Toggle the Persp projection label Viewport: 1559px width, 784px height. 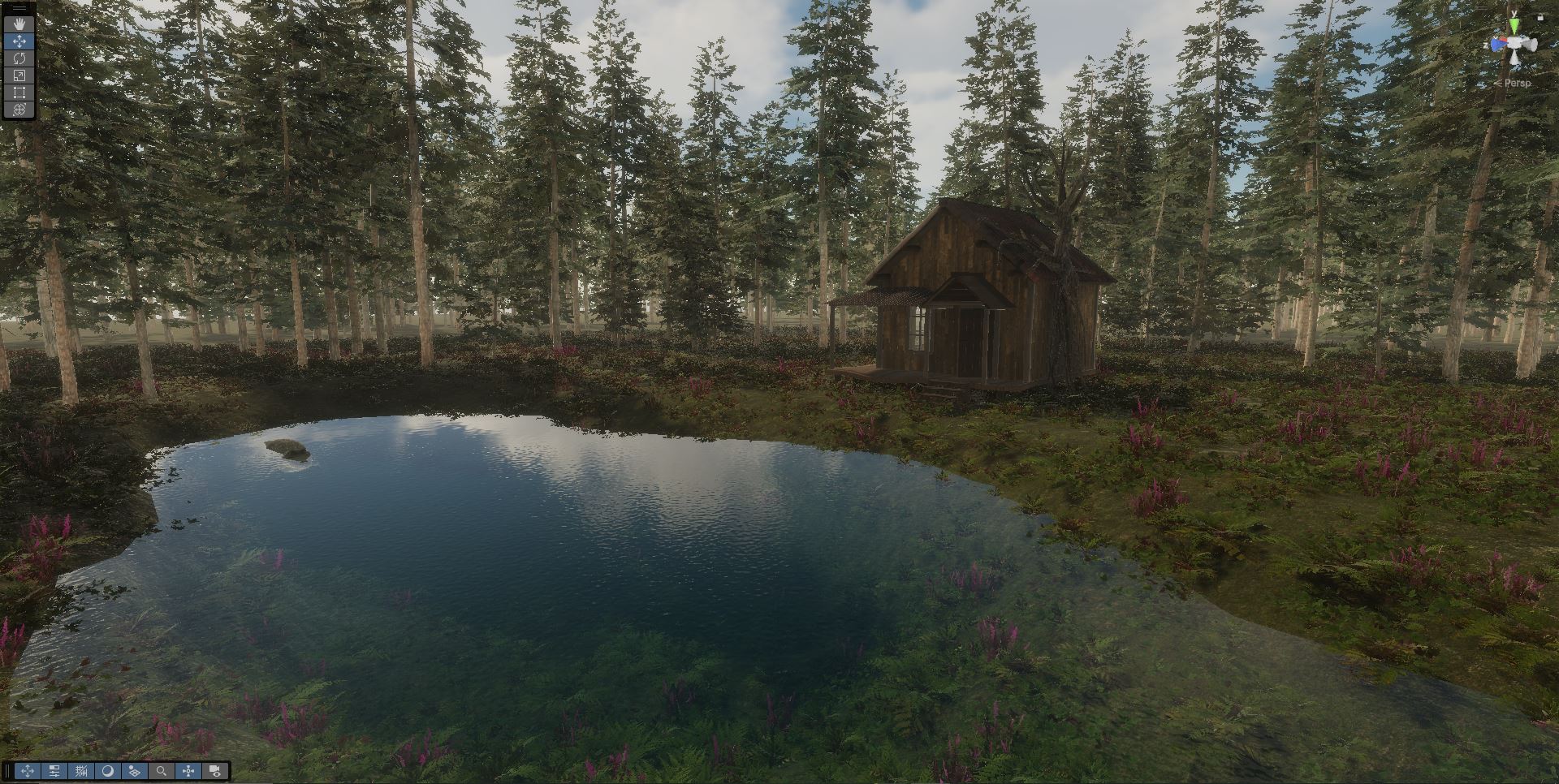[1514, 83]
